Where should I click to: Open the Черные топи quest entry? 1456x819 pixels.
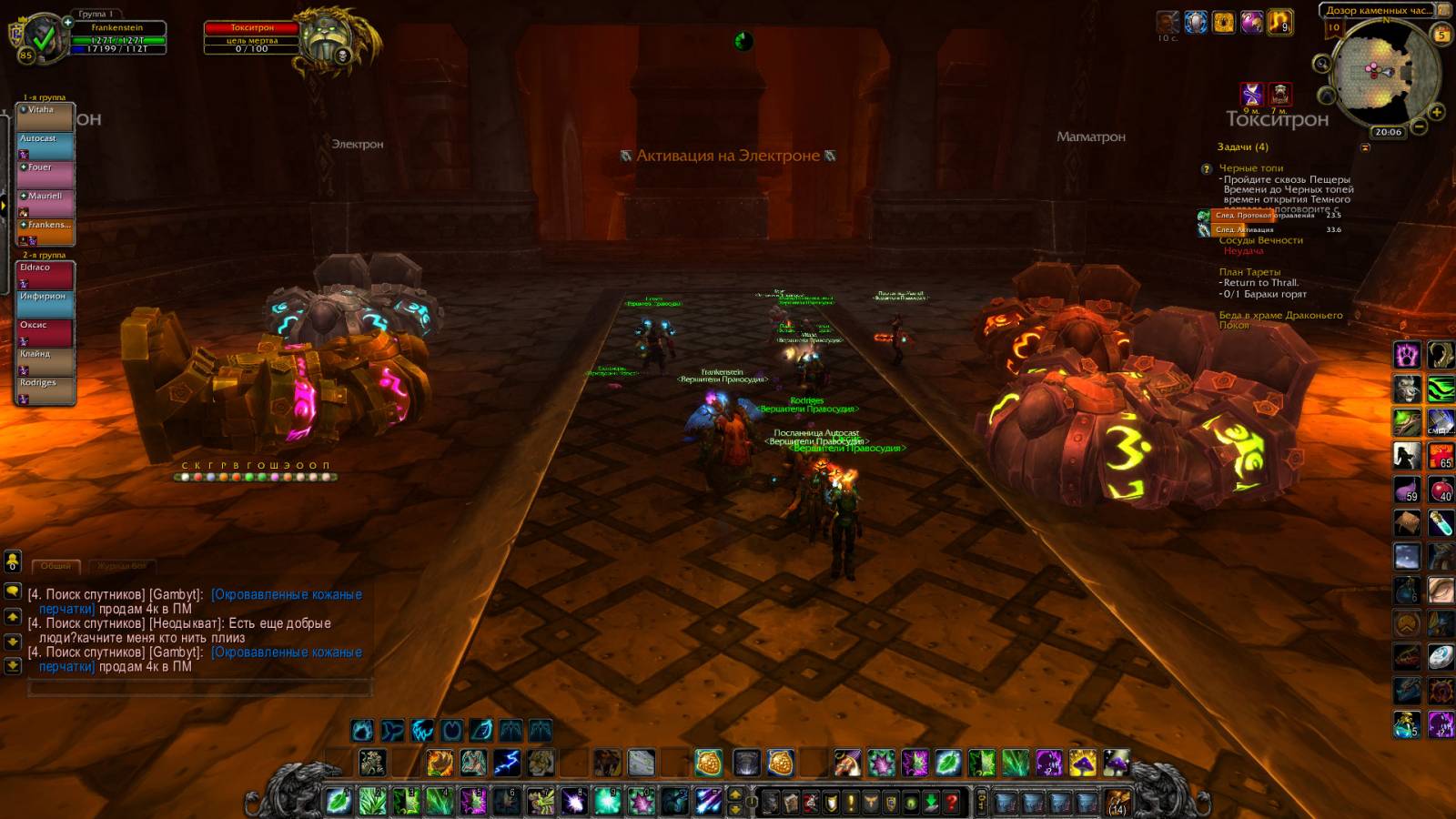tap(1250, 168)
